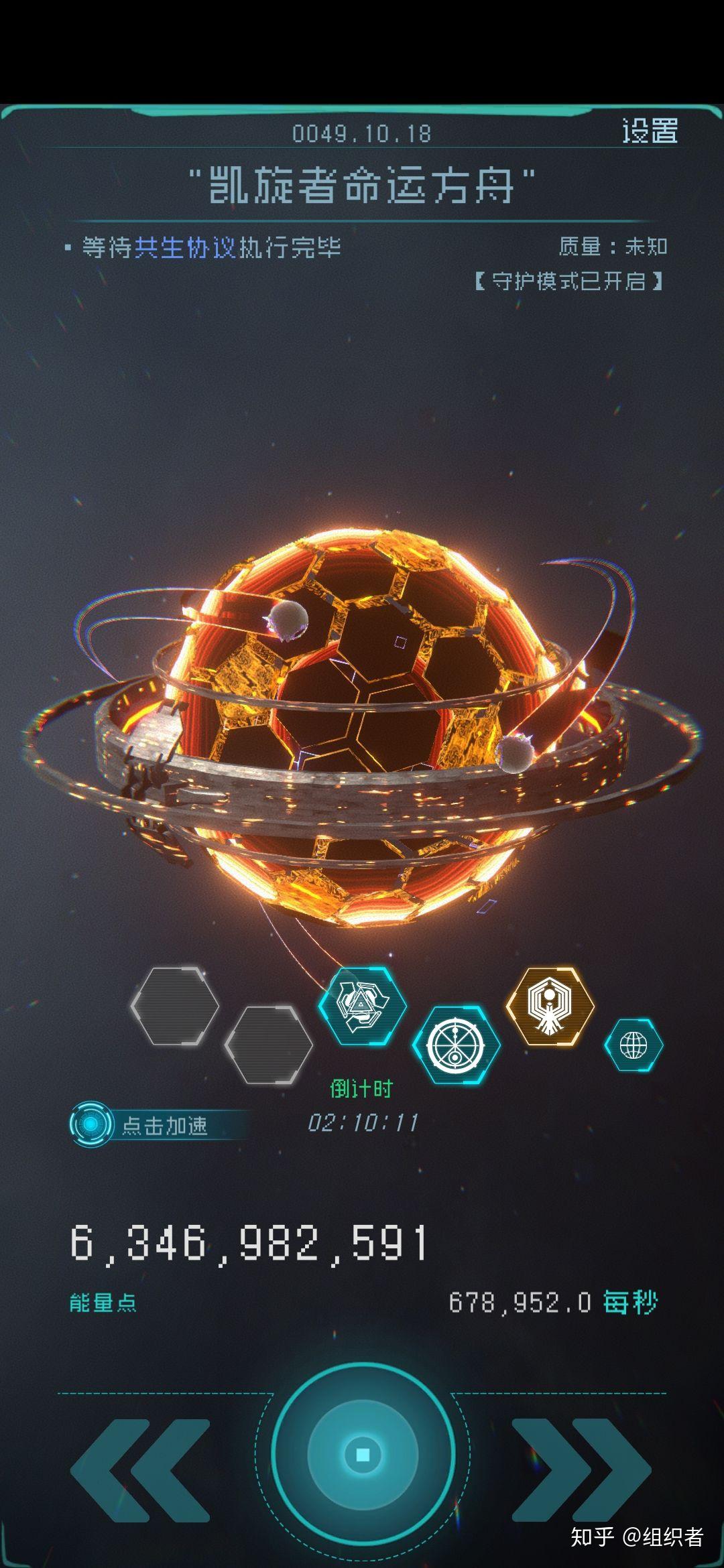Open the highlighted 共生协议 link

pos(186,248)
